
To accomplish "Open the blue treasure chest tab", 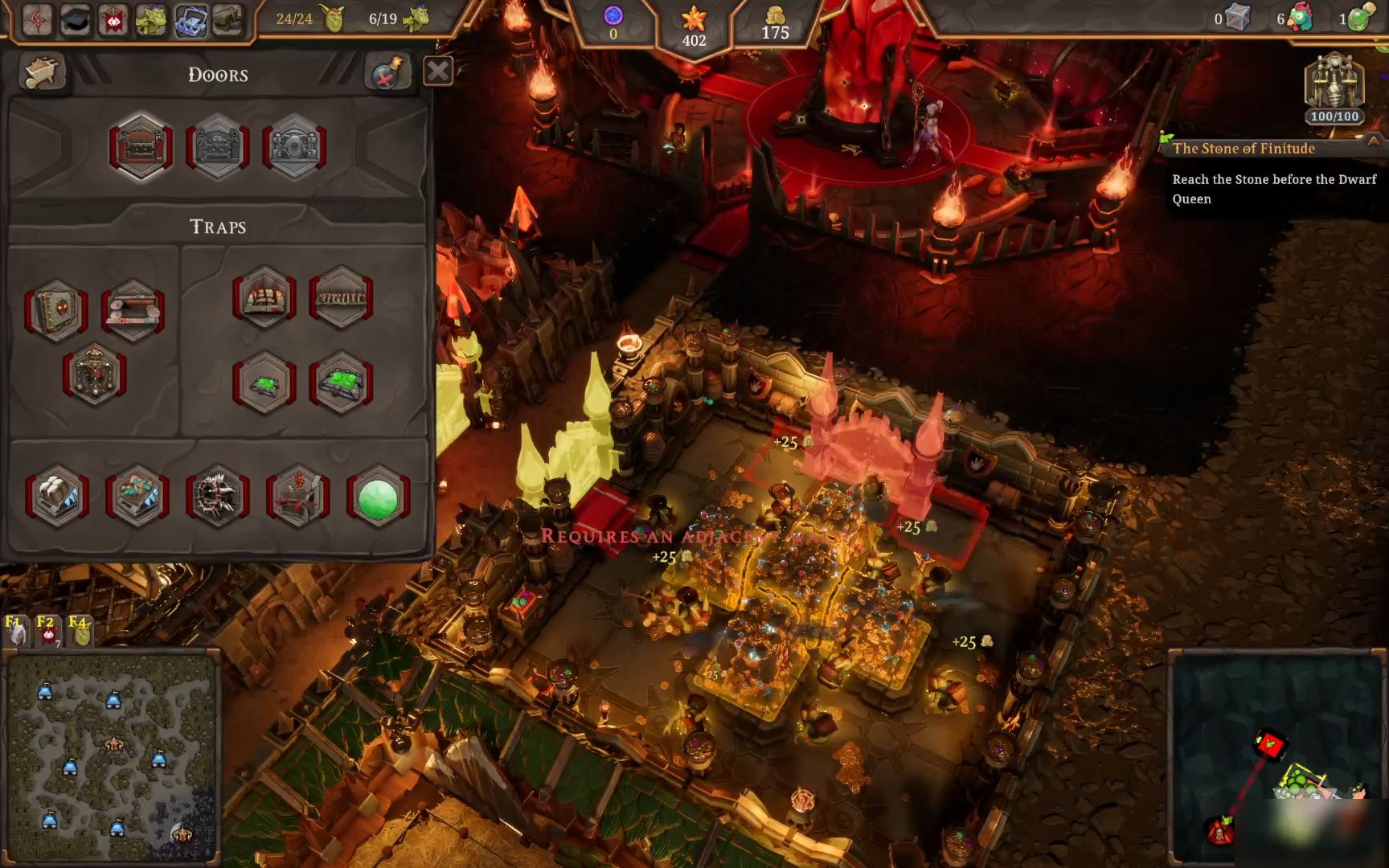I will [190, 19].
